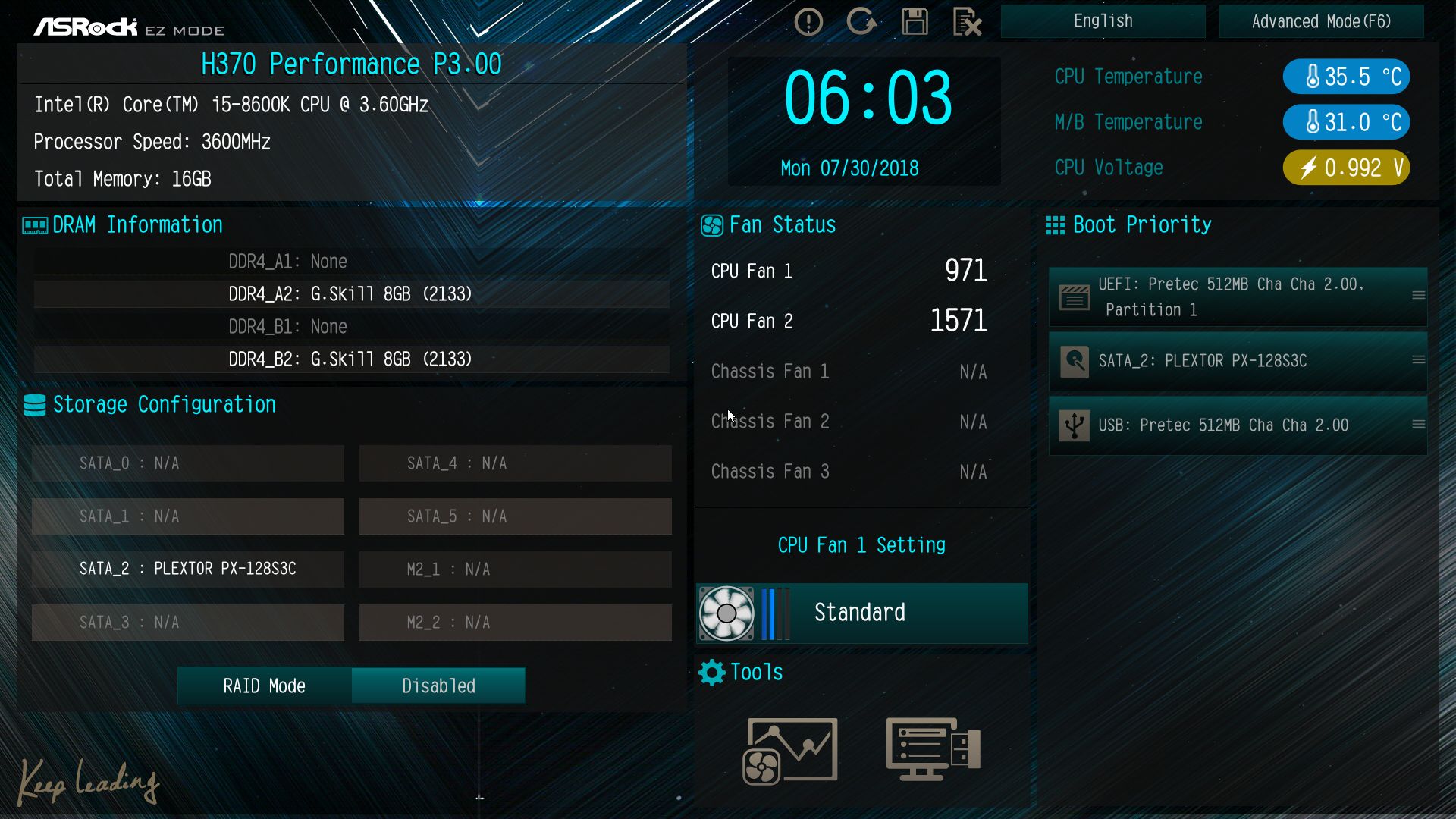Toggle RAID Mode Disabled button
The width and height of the screenshot is (1456, 819).
pyautogui.click(x=438, y=686)
